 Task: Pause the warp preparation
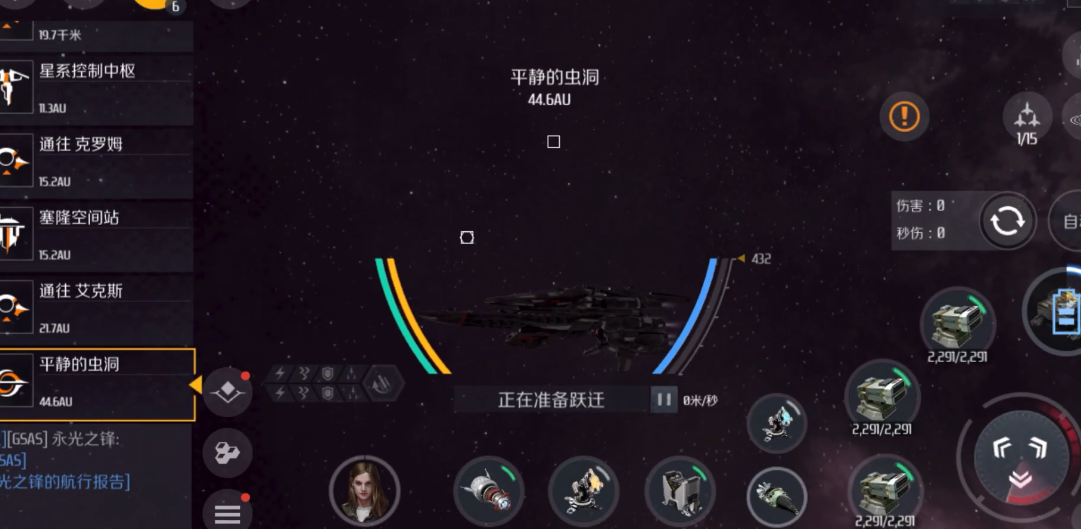664,400
